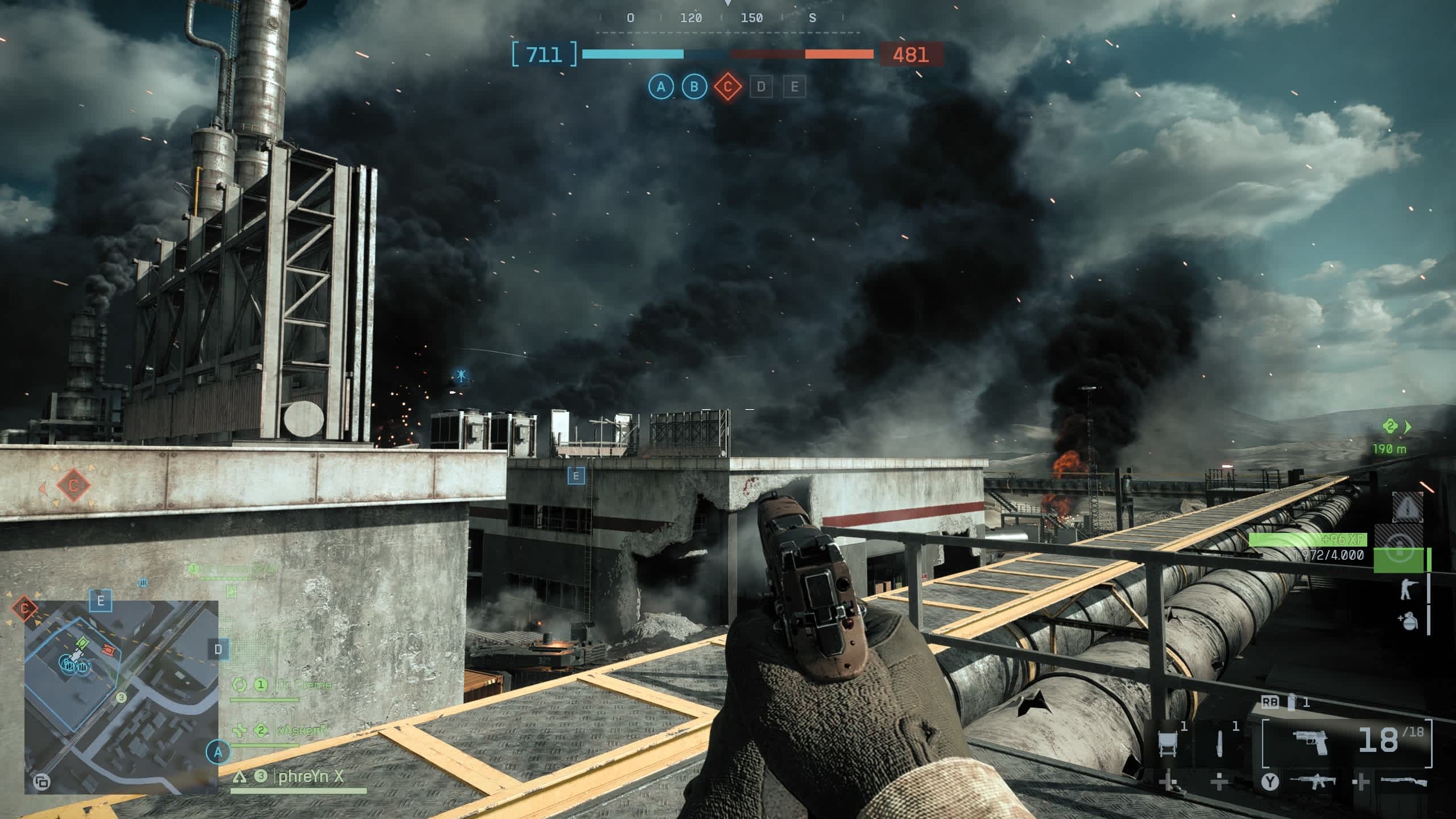
Task: Open the minimap
Action: pyautogui.click(x=121, y=697)
